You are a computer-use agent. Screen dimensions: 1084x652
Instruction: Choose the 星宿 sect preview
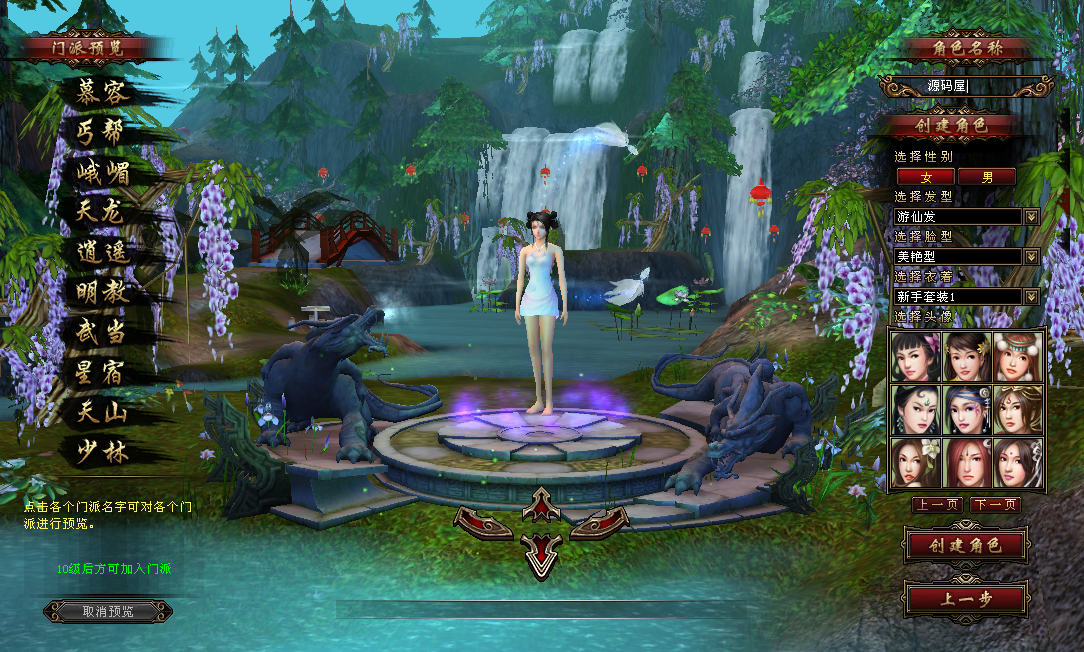(102, 371)
